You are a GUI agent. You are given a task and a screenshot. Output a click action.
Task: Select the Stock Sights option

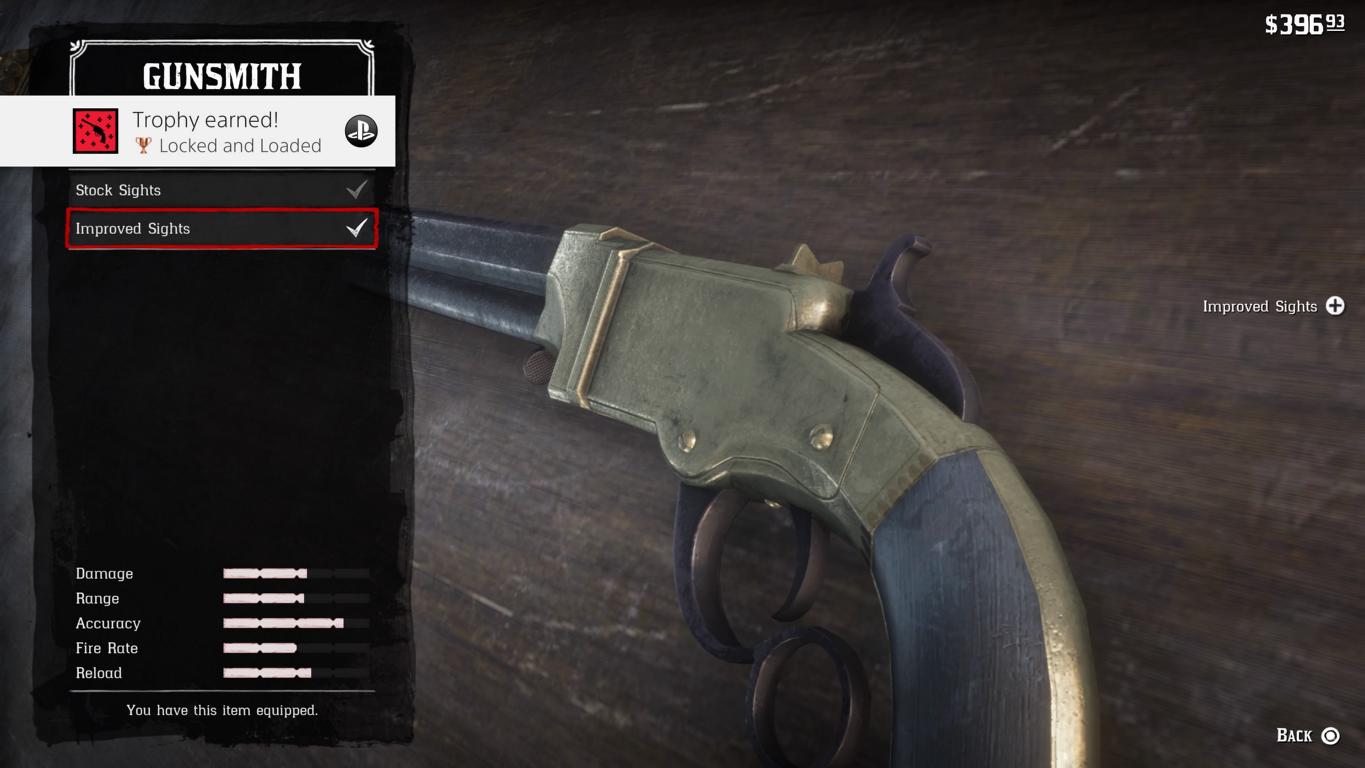coord(220,190)
